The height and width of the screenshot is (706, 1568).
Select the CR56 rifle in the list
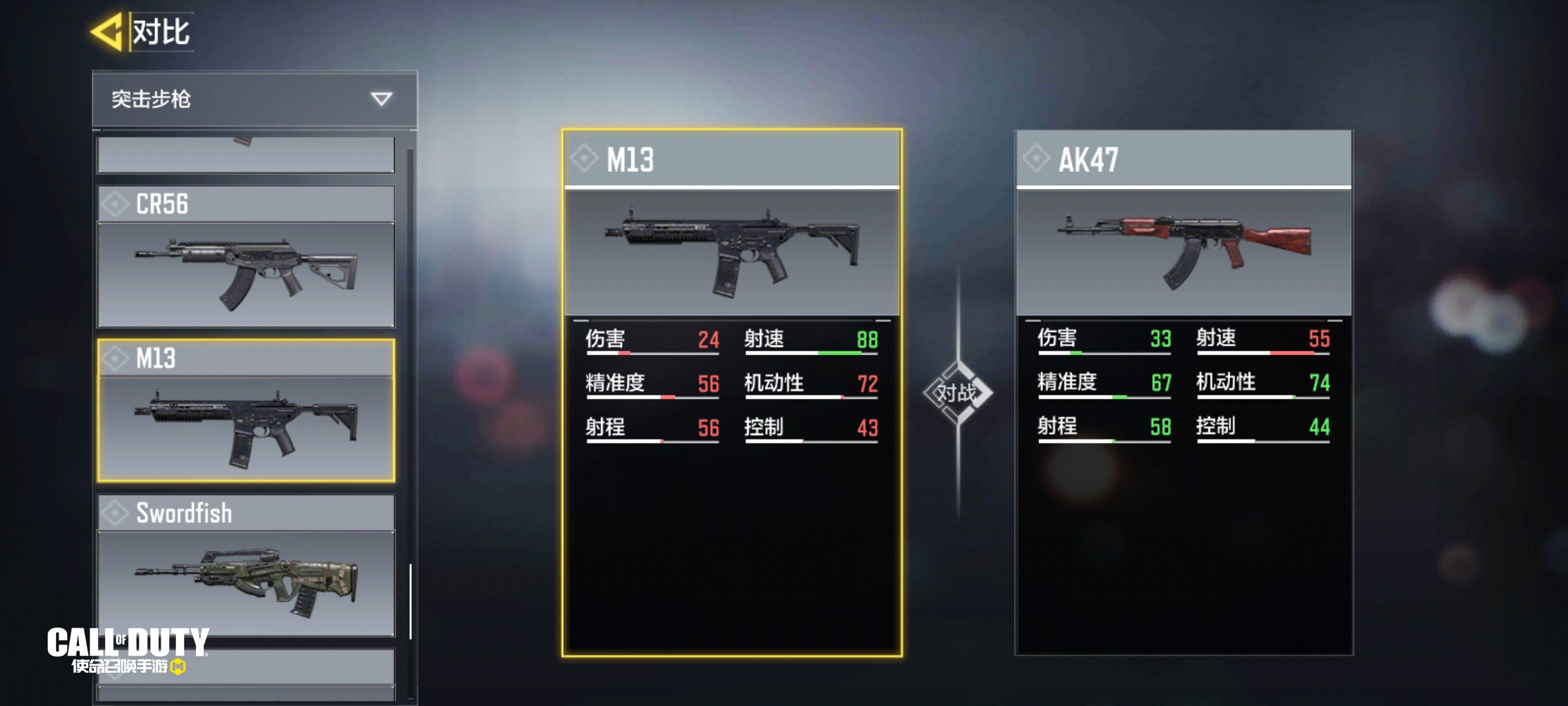pos(246,256)
